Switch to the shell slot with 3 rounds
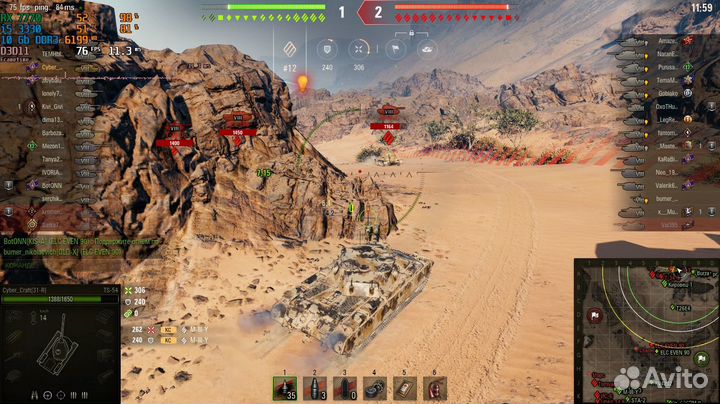 coord(316,389)
